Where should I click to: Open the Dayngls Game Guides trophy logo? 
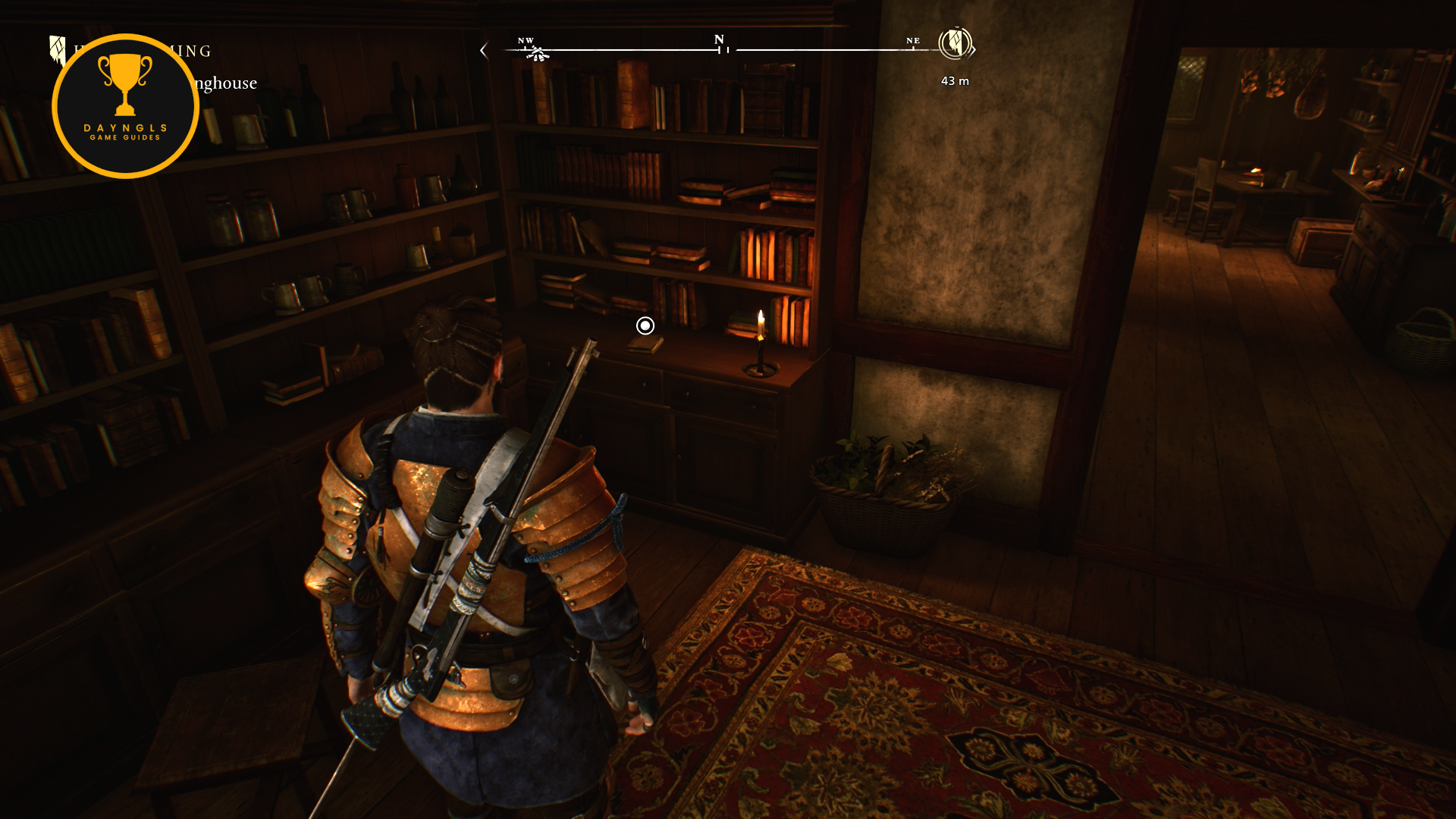[125, 106]
